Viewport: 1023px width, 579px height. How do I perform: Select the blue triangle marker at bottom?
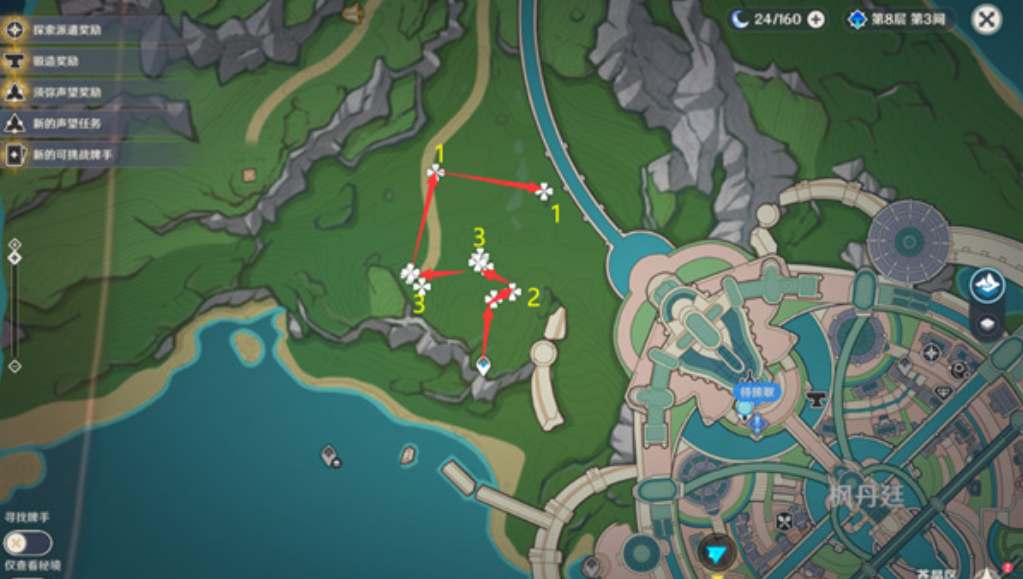click(x=714, y=553)
